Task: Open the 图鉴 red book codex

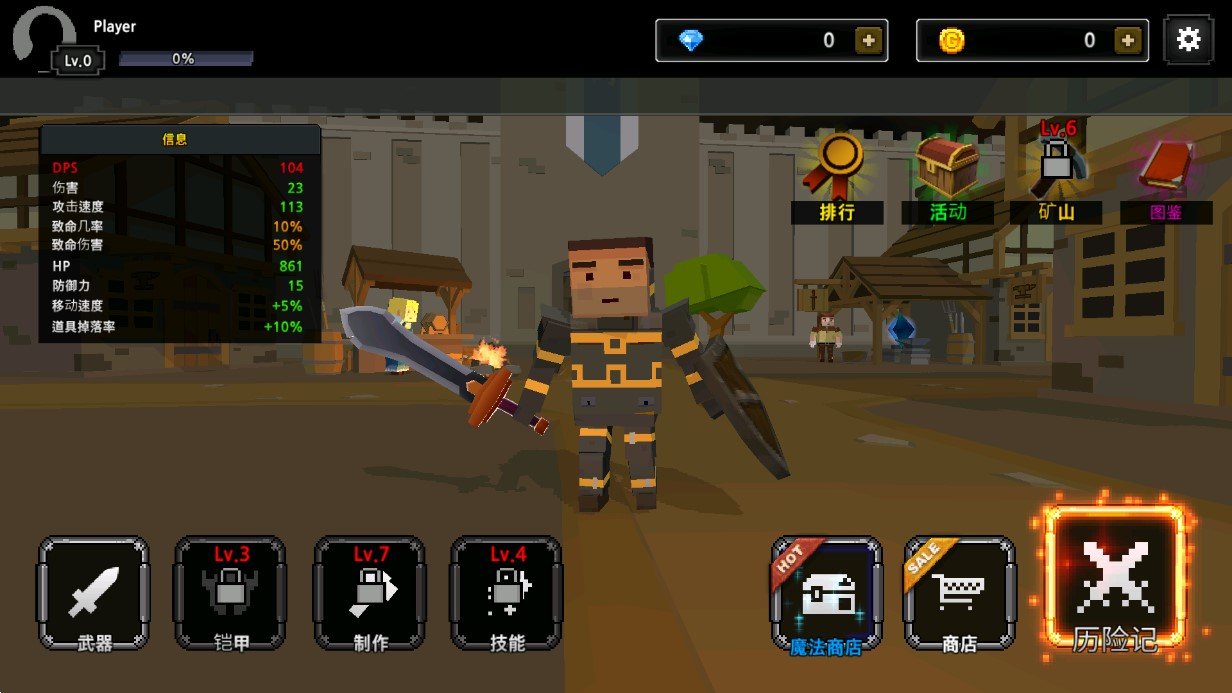Action: pyautogui.click(x=1166, y=172)
